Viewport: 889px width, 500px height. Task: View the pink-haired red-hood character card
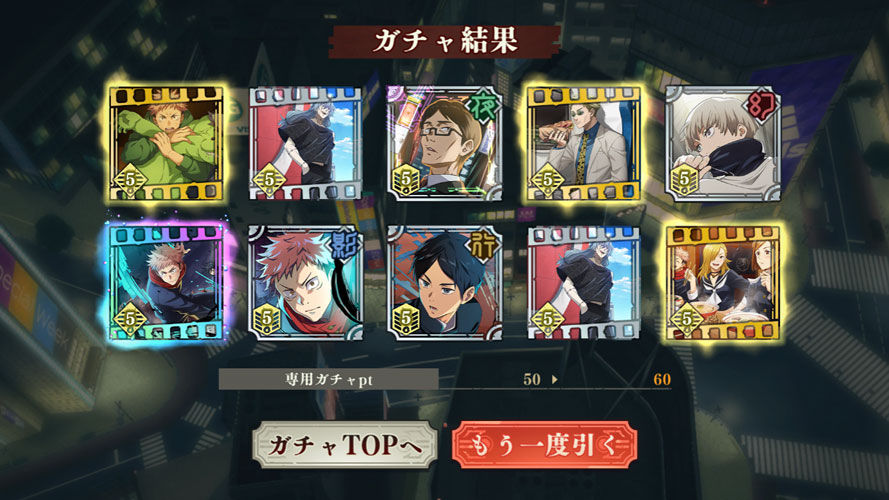304,282
